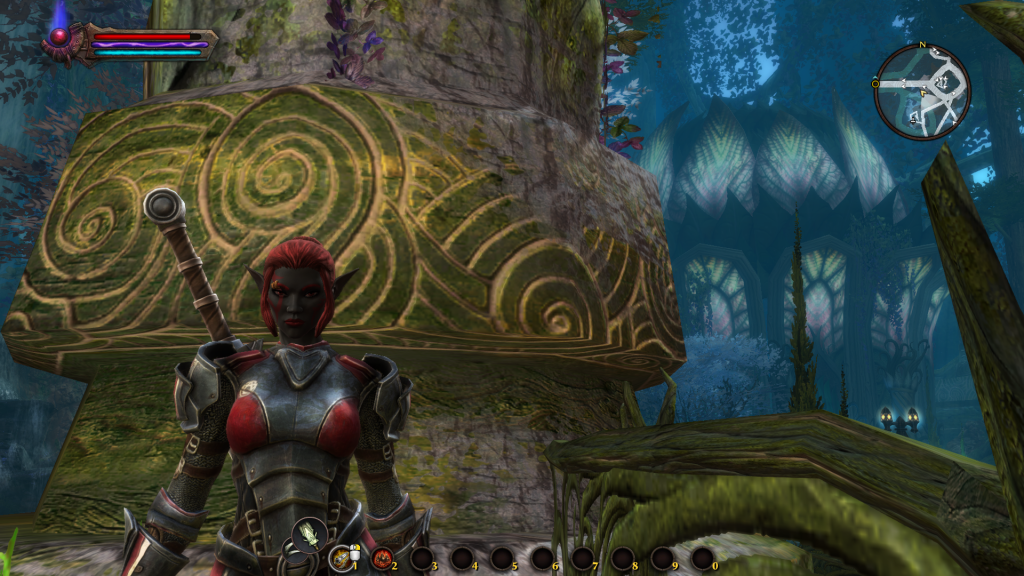Choose empty hotbar slot 5
Screen dimensions: 1024x576
pos(501,558)
